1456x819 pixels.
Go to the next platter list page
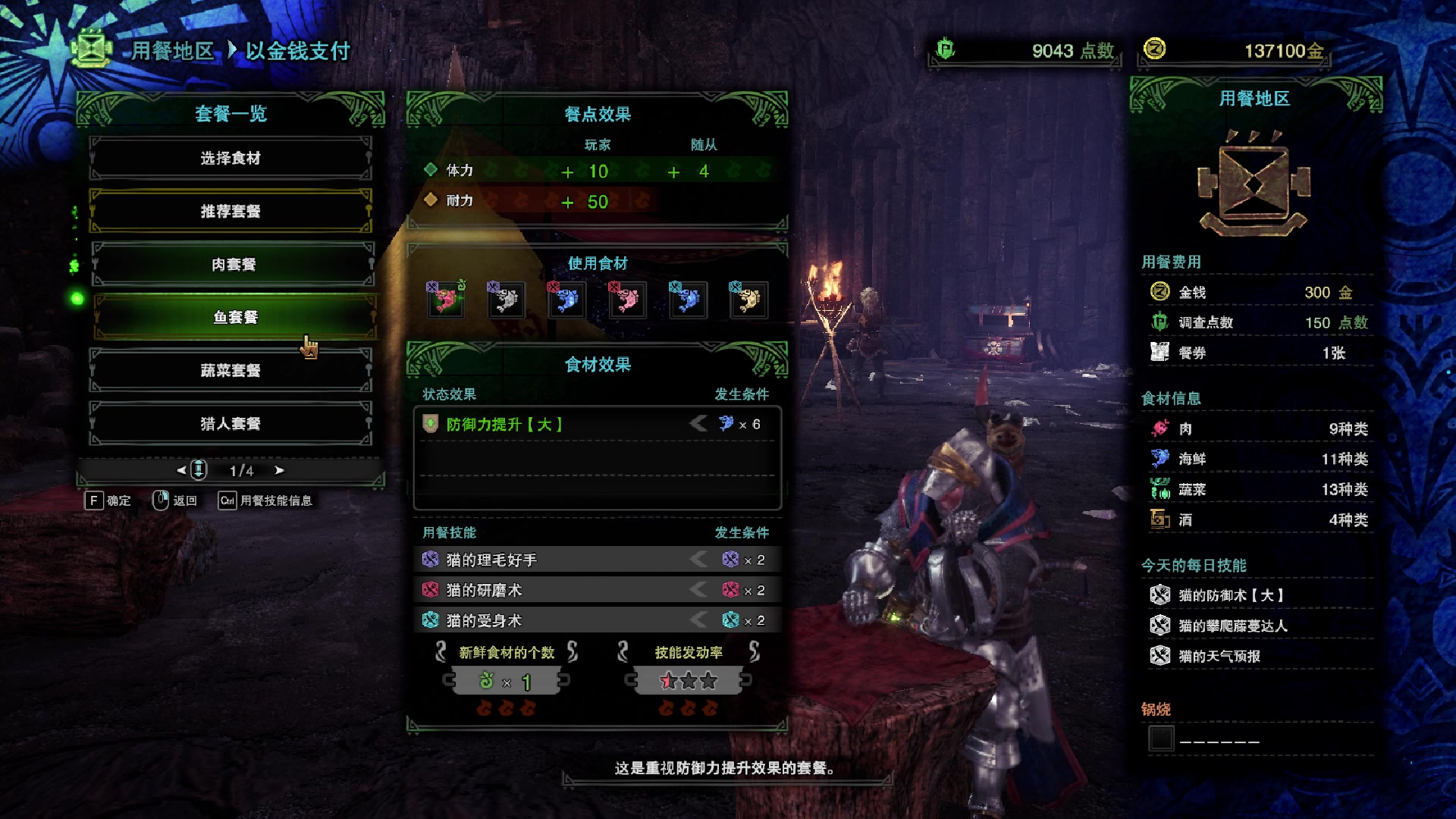[x=280, y=470]
